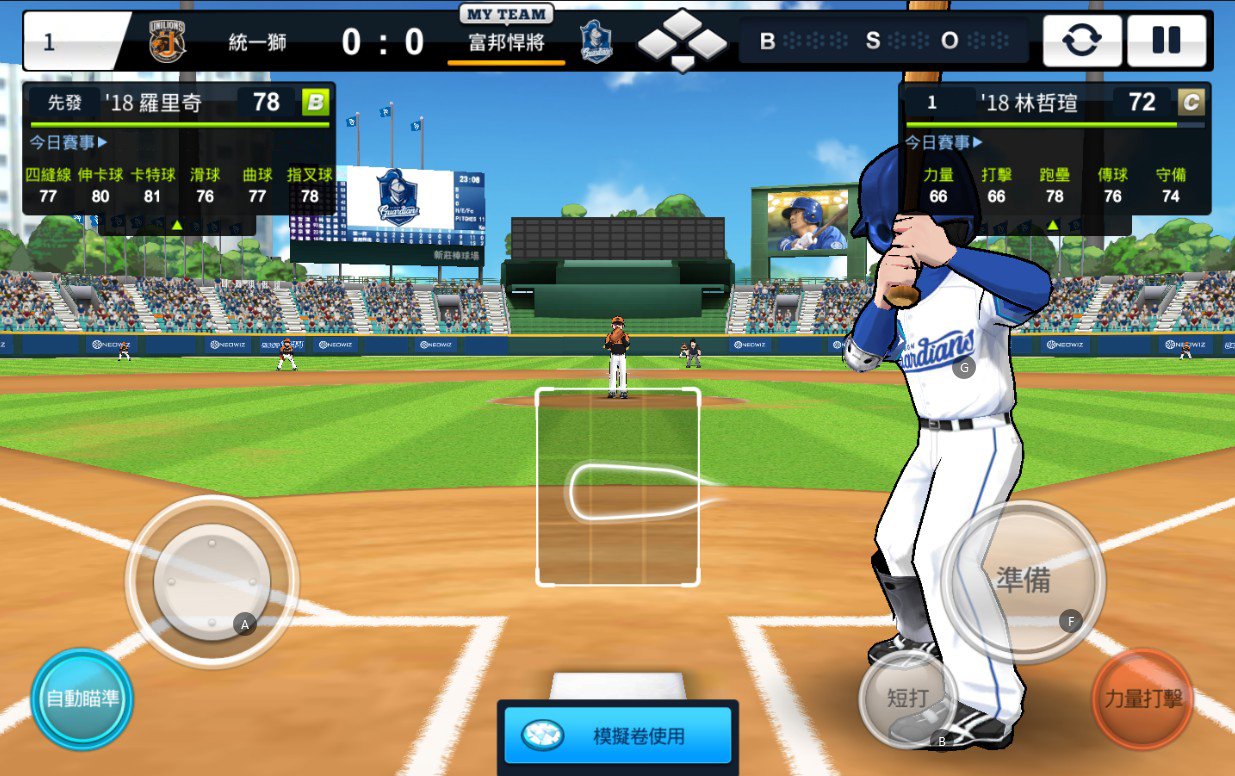Open the batter's 今日賽事 stats

point(944,142)
